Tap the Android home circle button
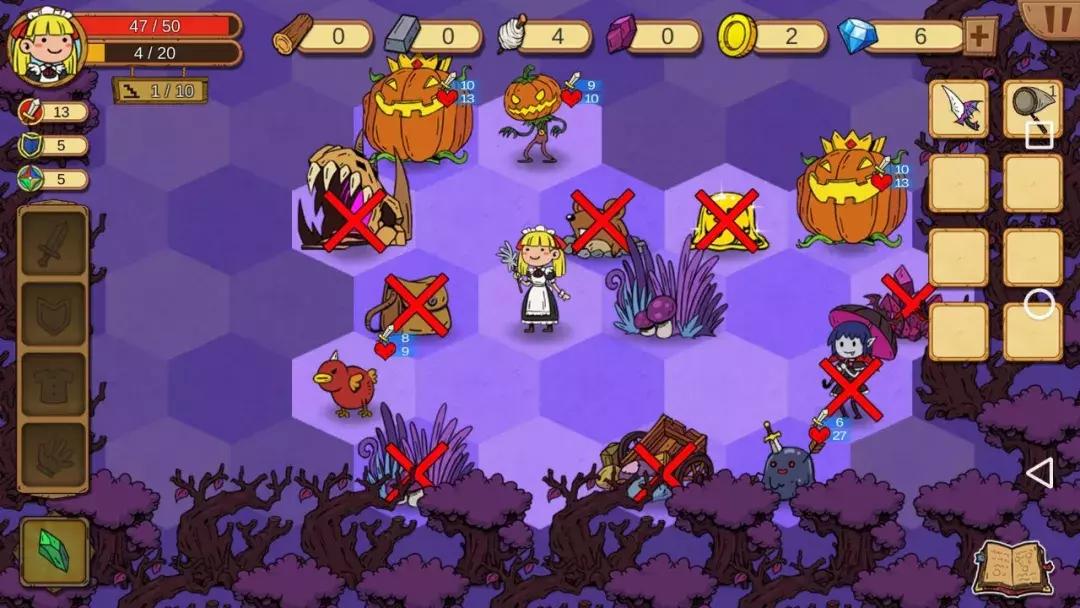This screenshot has height=608, width=1080. (1039, 304)
